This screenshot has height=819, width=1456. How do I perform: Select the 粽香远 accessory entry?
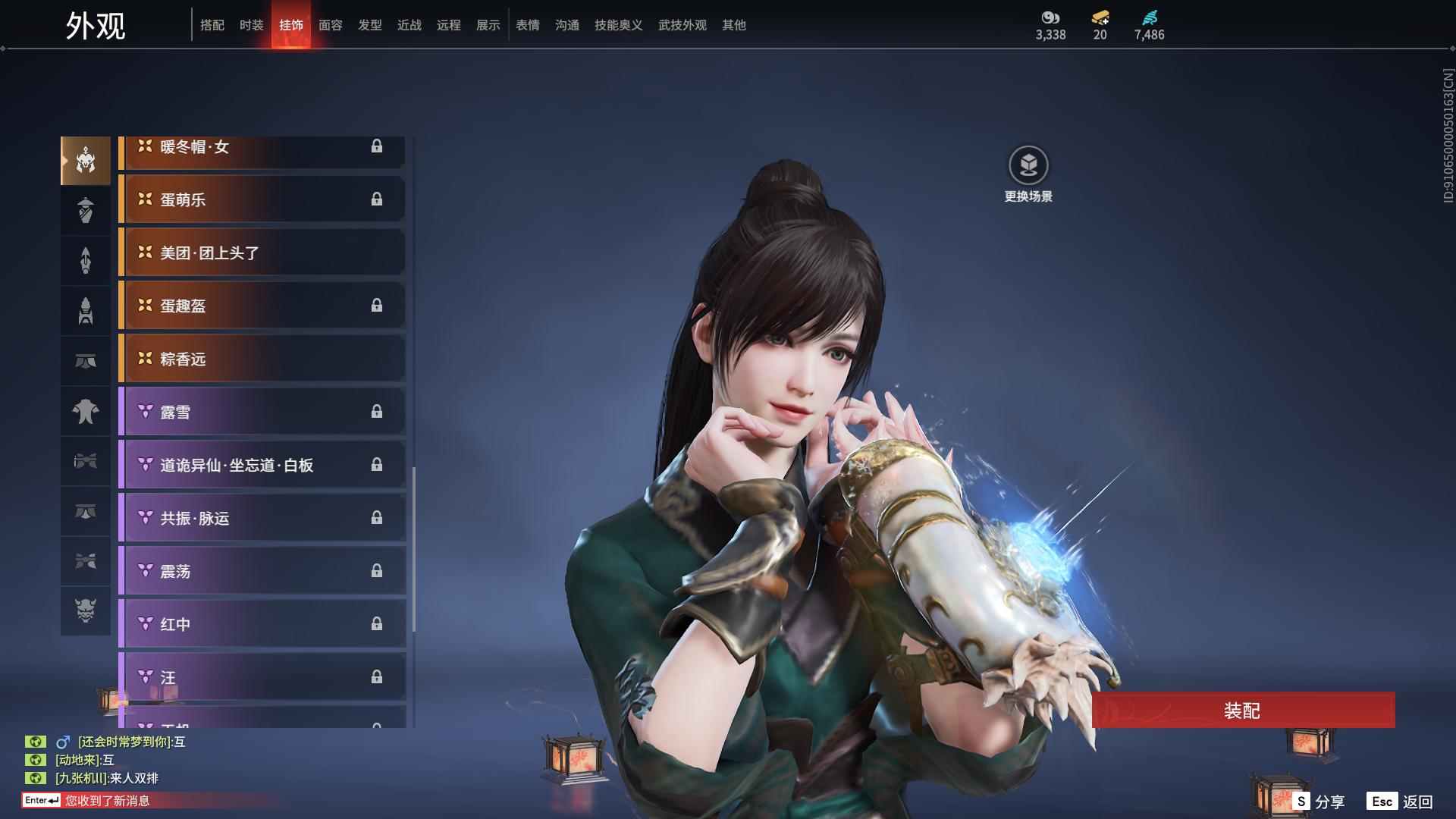pos(262,359)
